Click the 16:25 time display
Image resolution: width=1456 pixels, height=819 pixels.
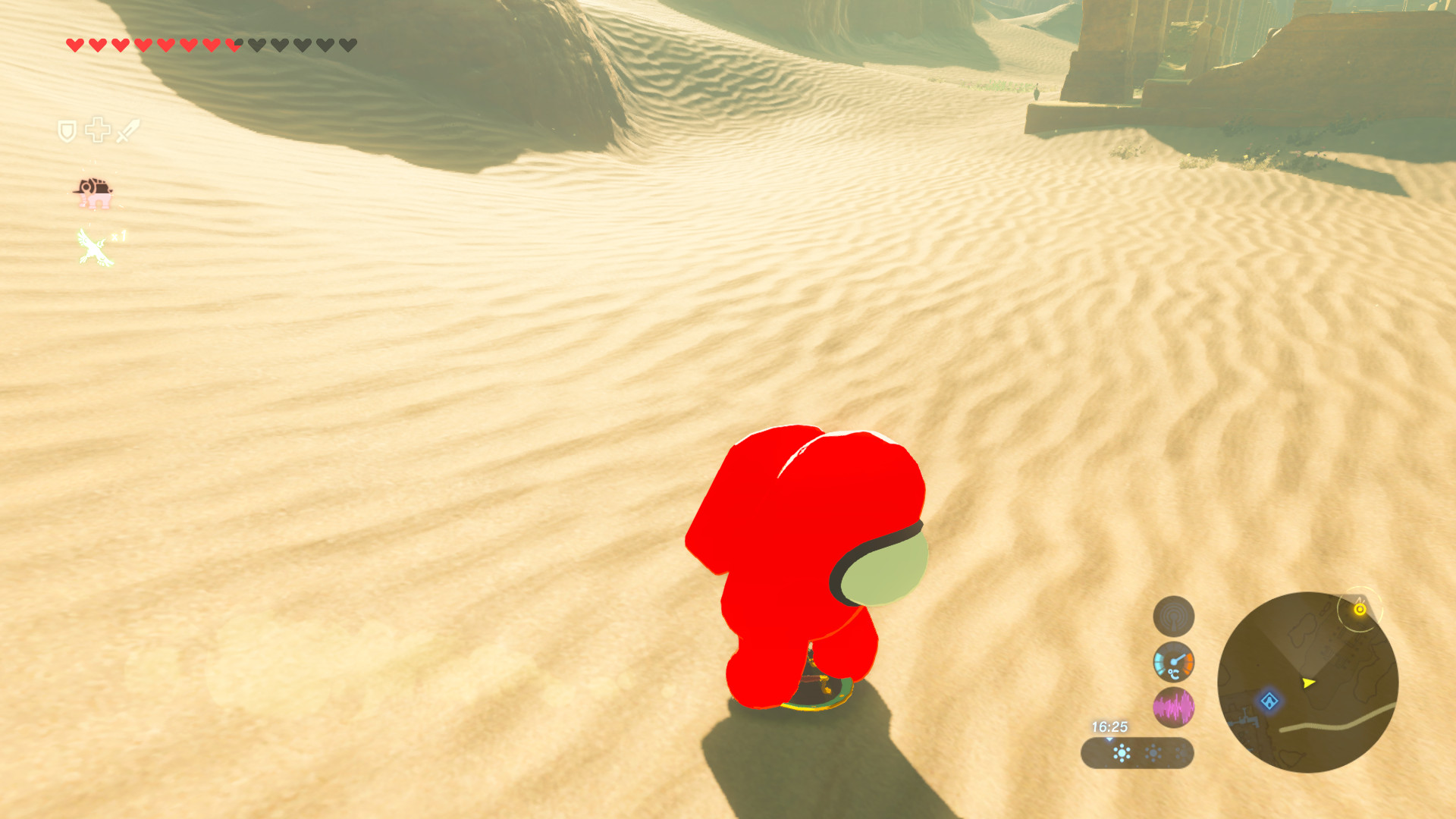[1110, 726]
